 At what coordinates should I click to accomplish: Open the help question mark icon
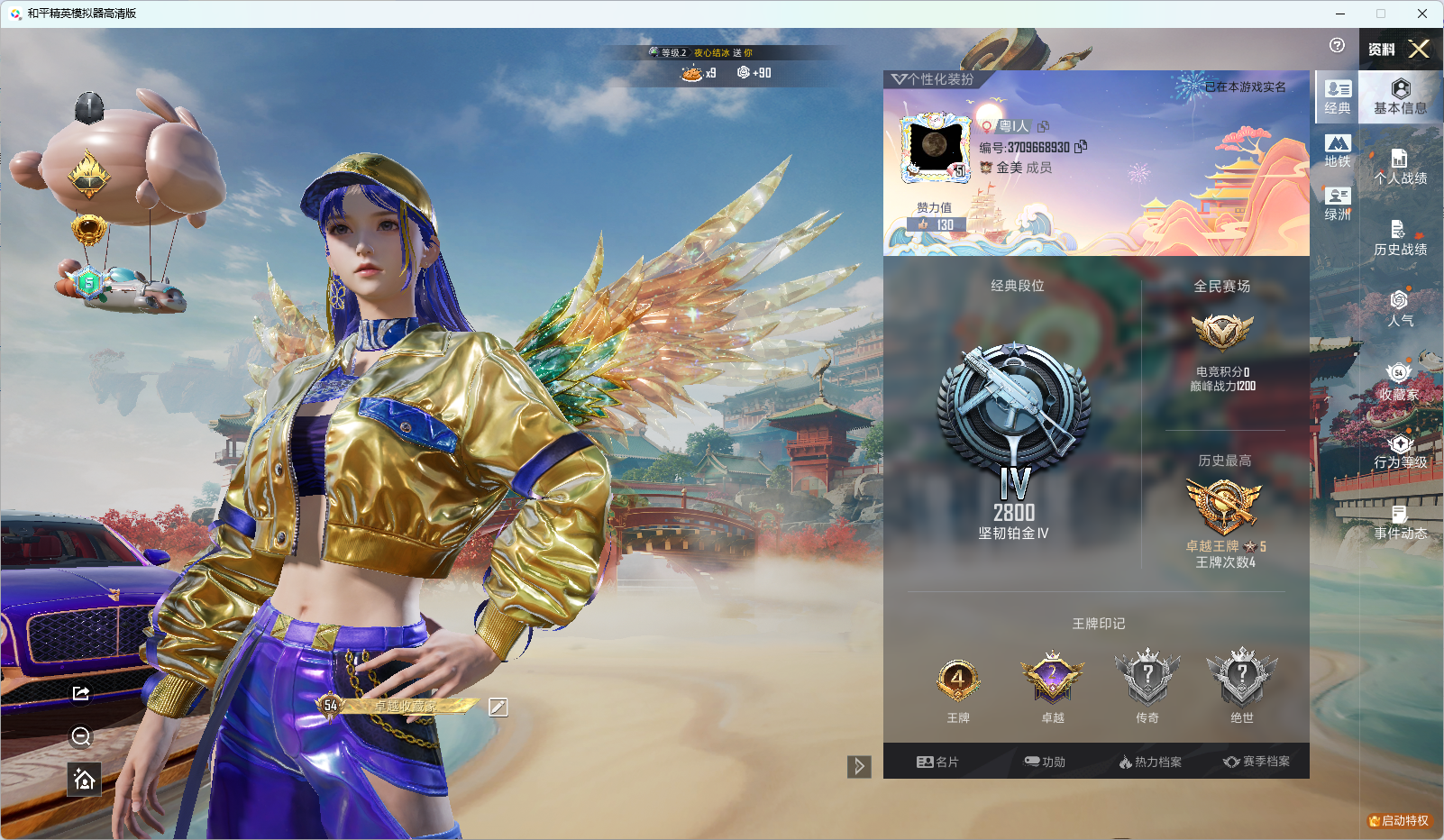(x=1337, y=46)
